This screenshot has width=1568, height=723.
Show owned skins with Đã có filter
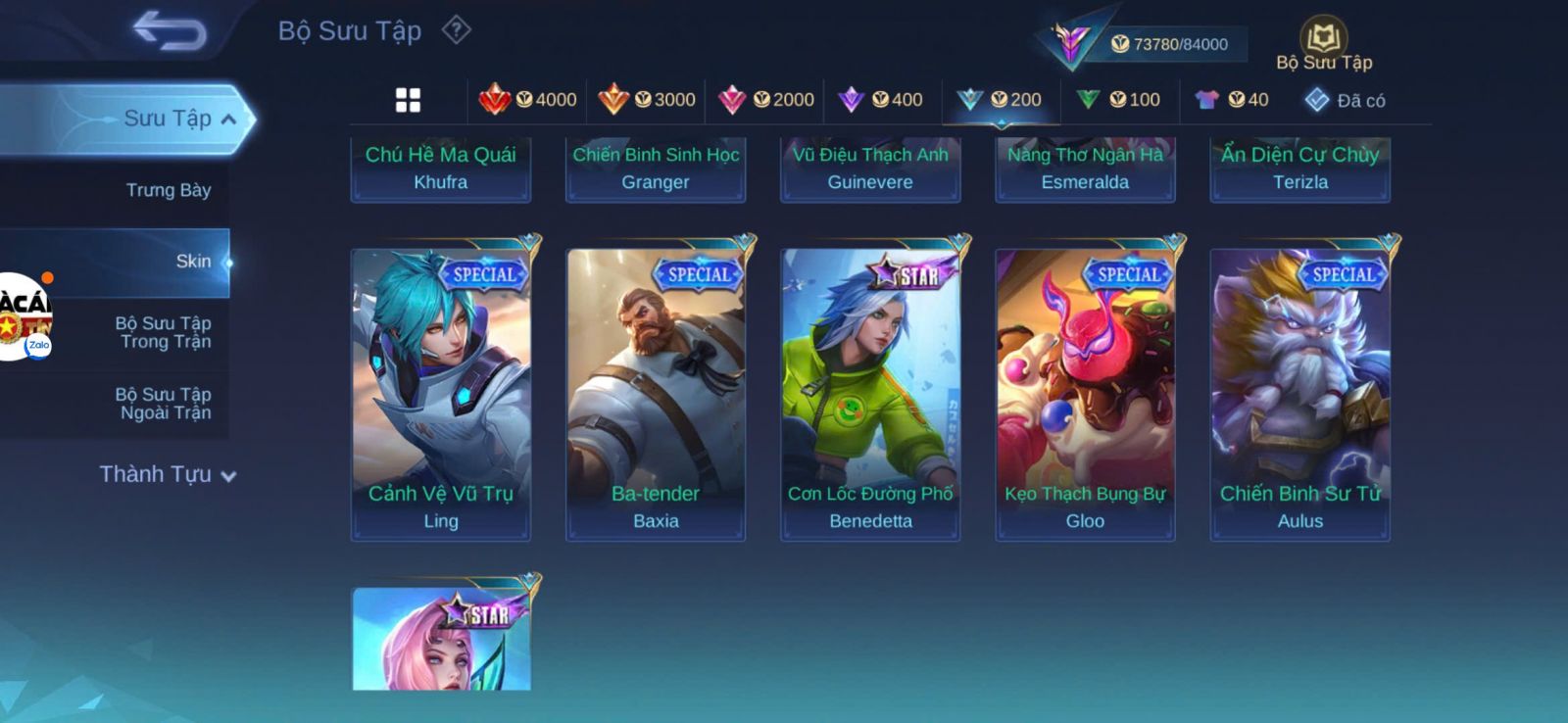point(1345,100)
